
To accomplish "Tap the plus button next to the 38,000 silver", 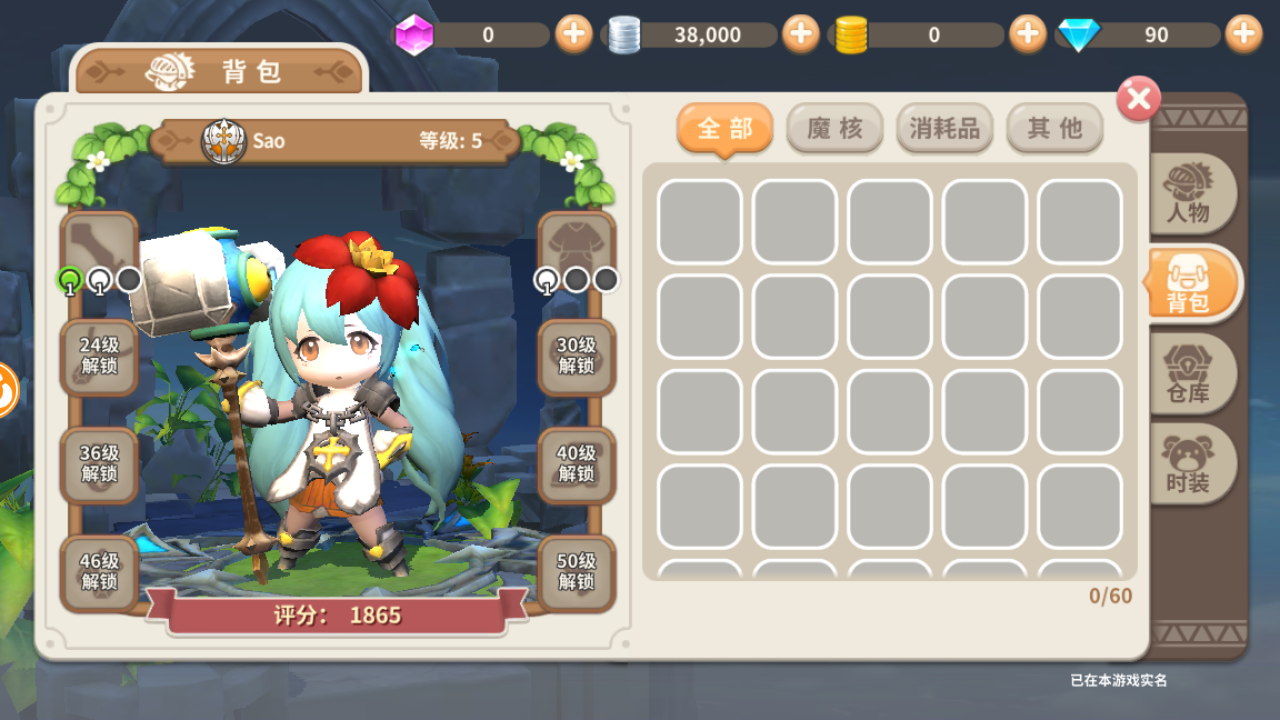I will tap(799, 34).
